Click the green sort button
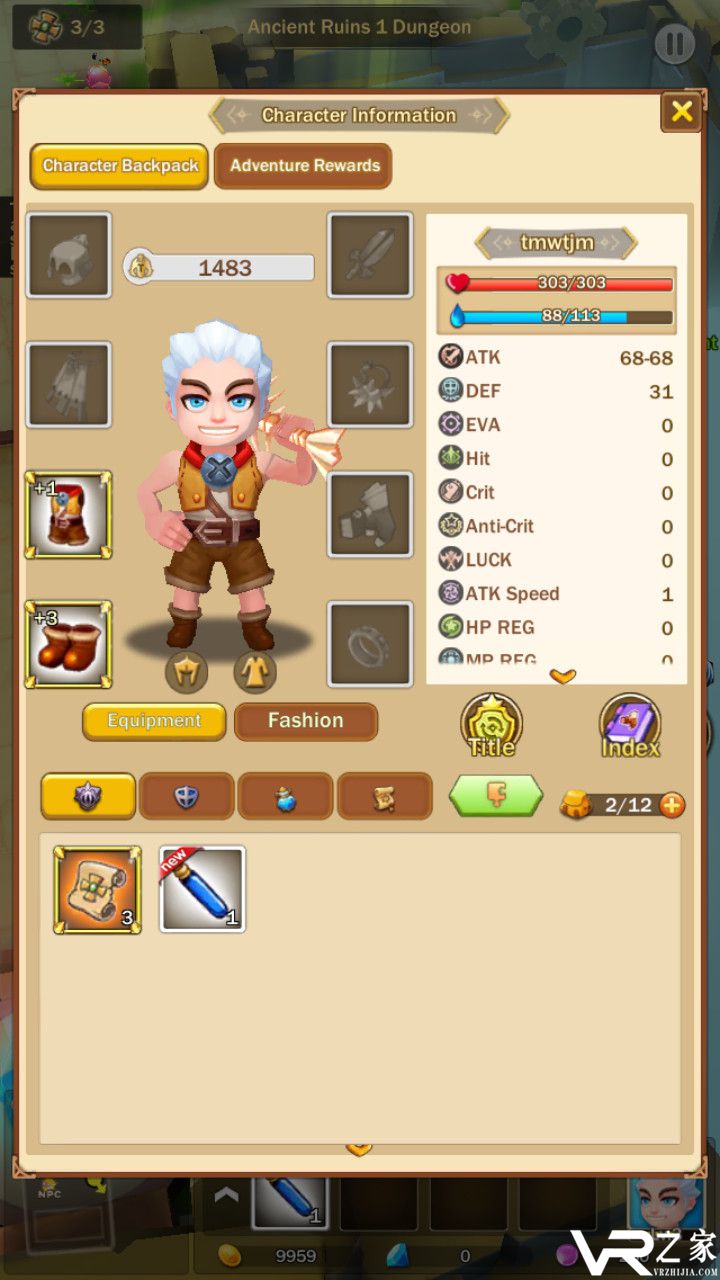 point(496,796)
